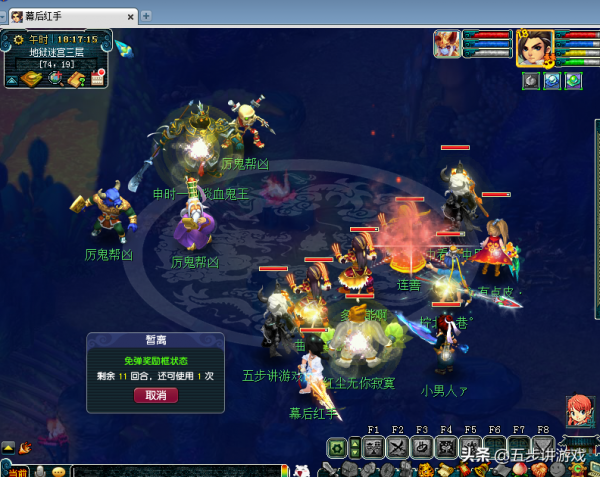Collapse the minimap info panel arrow

click(x=11, y=80)
